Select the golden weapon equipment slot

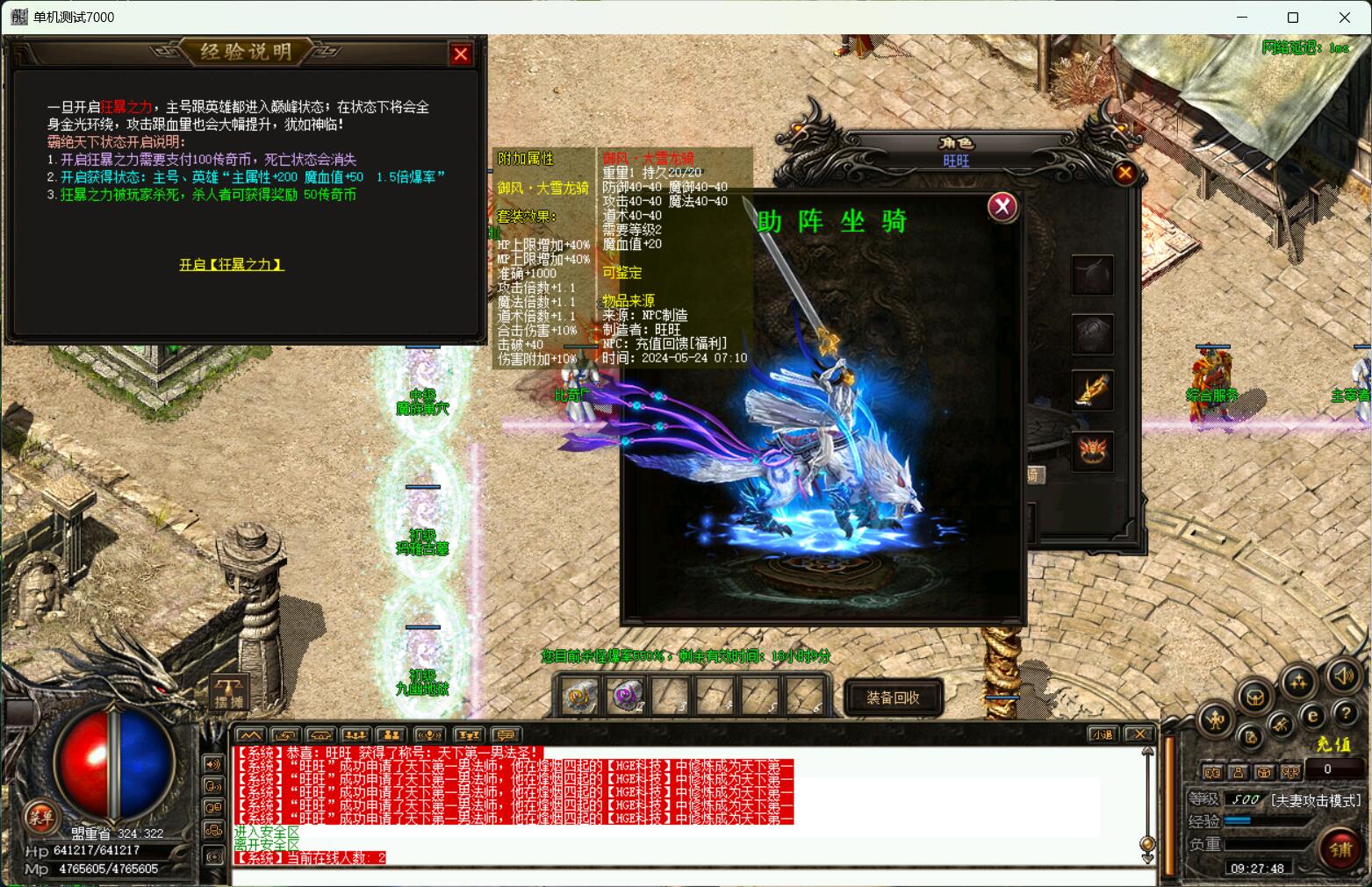[1093, 391]
